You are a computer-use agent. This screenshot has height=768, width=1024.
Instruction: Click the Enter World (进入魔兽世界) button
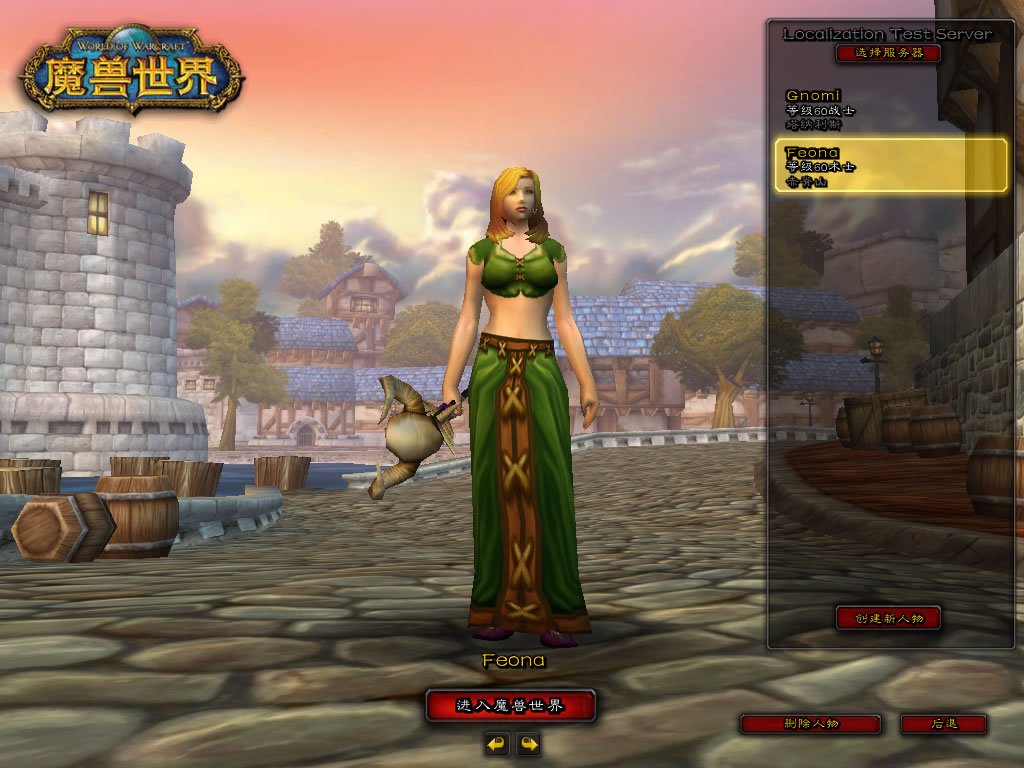point(510,706)
